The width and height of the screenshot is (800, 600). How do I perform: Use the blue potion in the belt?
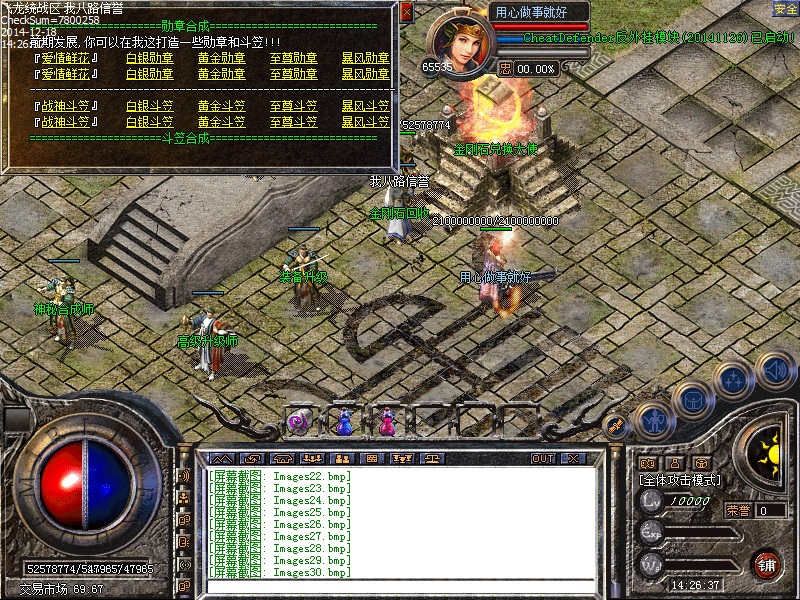tap(344, 423)
